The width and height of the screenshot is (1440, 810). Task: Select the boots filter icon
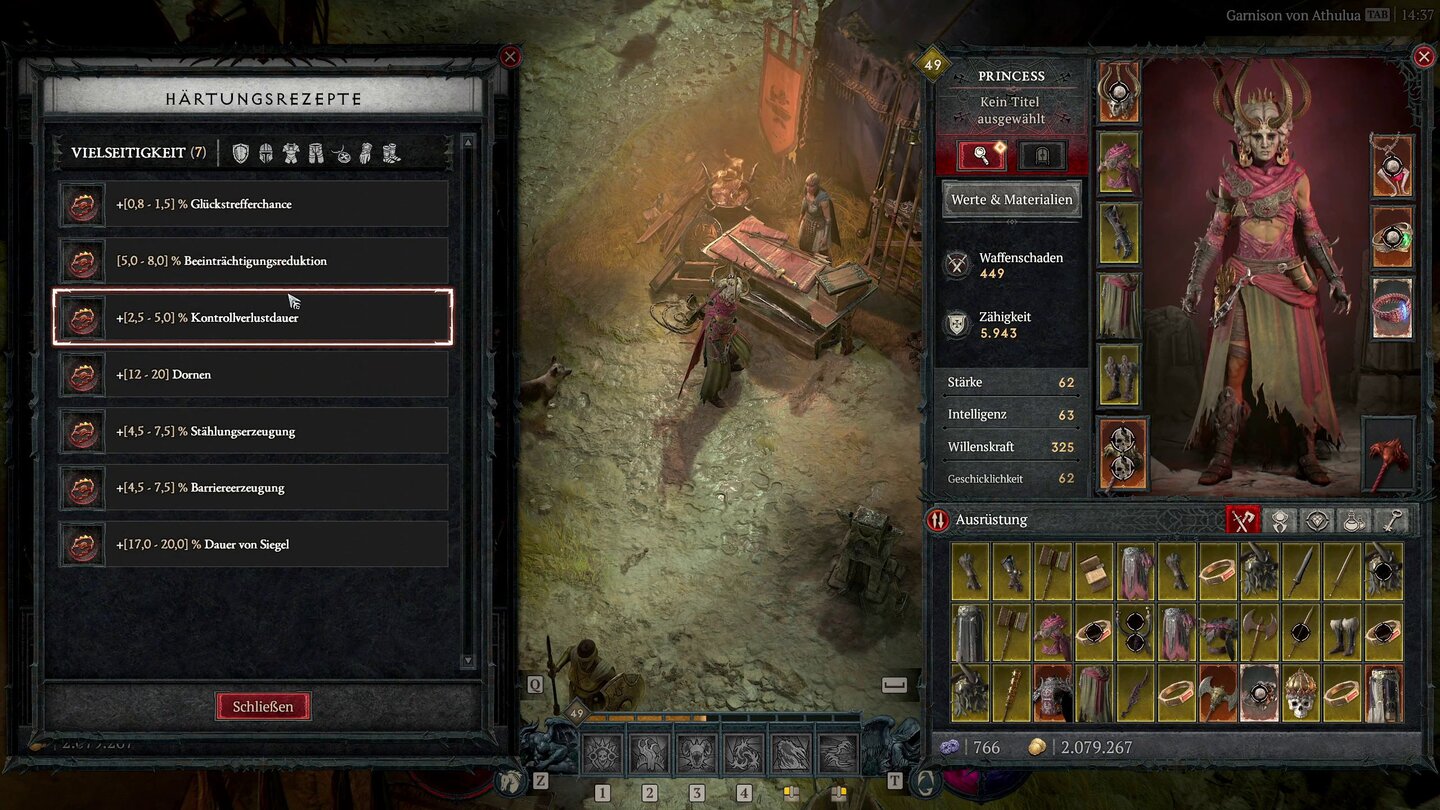389,151
